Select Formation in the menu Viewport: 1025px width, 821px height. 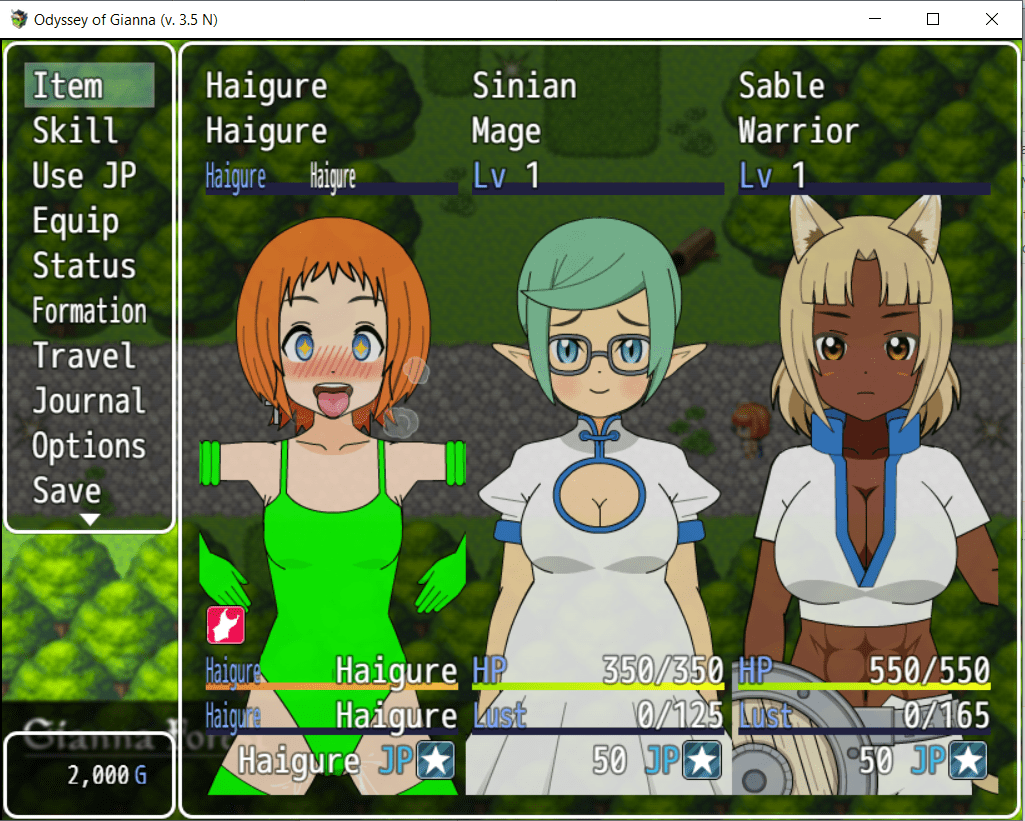click(x=89, y=311)
